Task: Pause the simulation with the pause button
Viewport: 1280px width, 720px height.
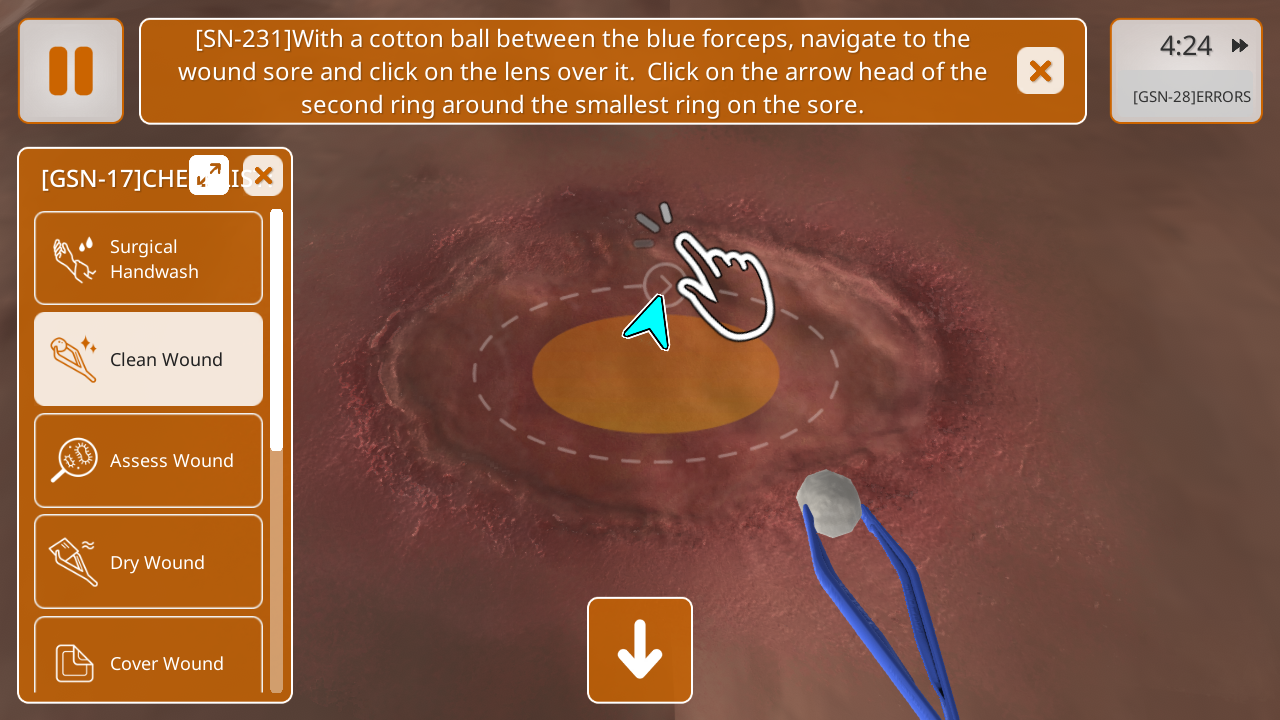Action: coord(71,71)
